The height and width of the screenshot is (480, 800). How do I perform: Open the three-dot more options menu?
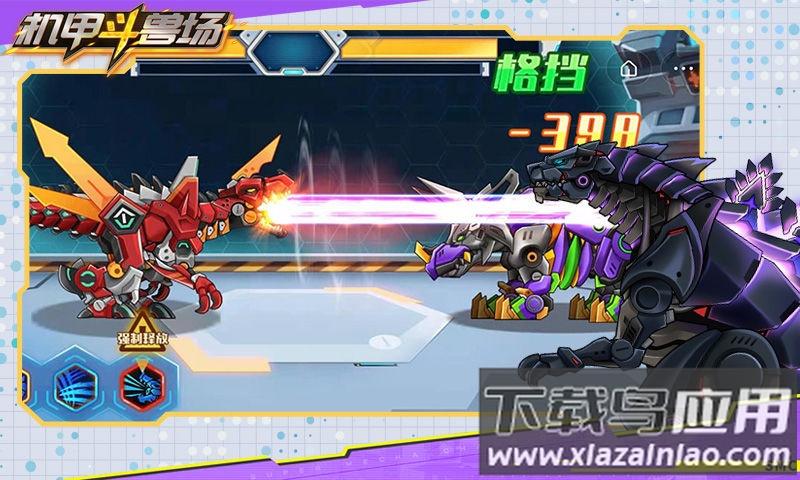(682, 70)
